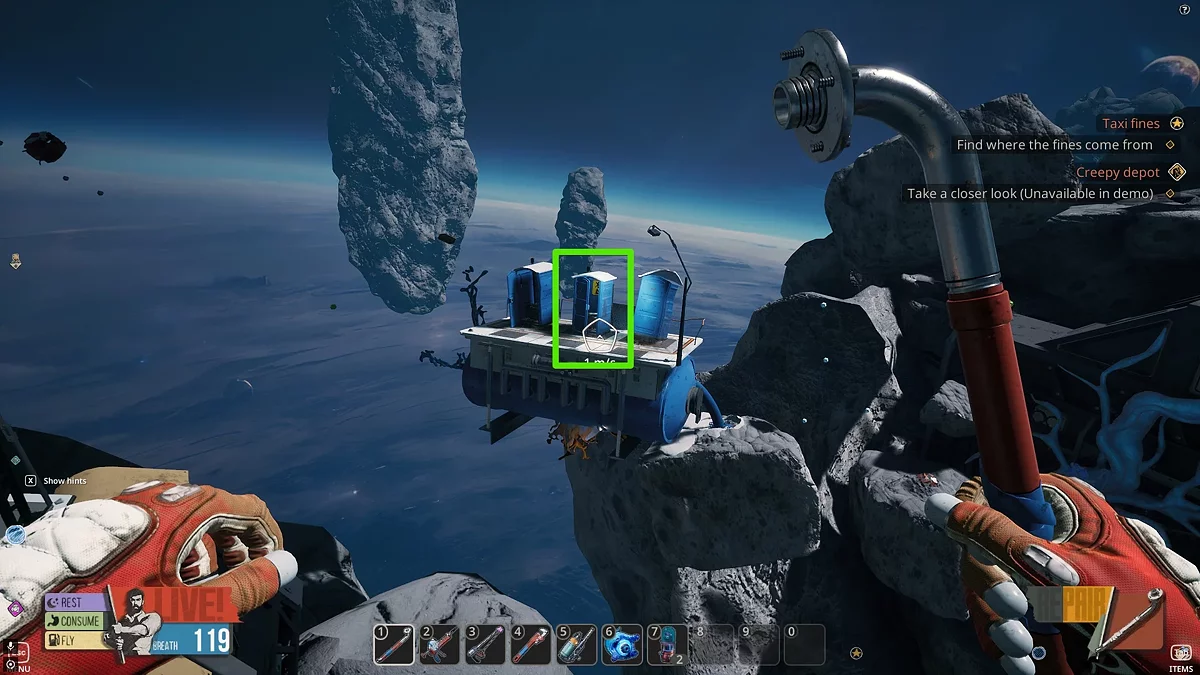1200x675 pixels.
Task: Click the toilet platform waypoint marker
Action: click(x=596, y=331)
